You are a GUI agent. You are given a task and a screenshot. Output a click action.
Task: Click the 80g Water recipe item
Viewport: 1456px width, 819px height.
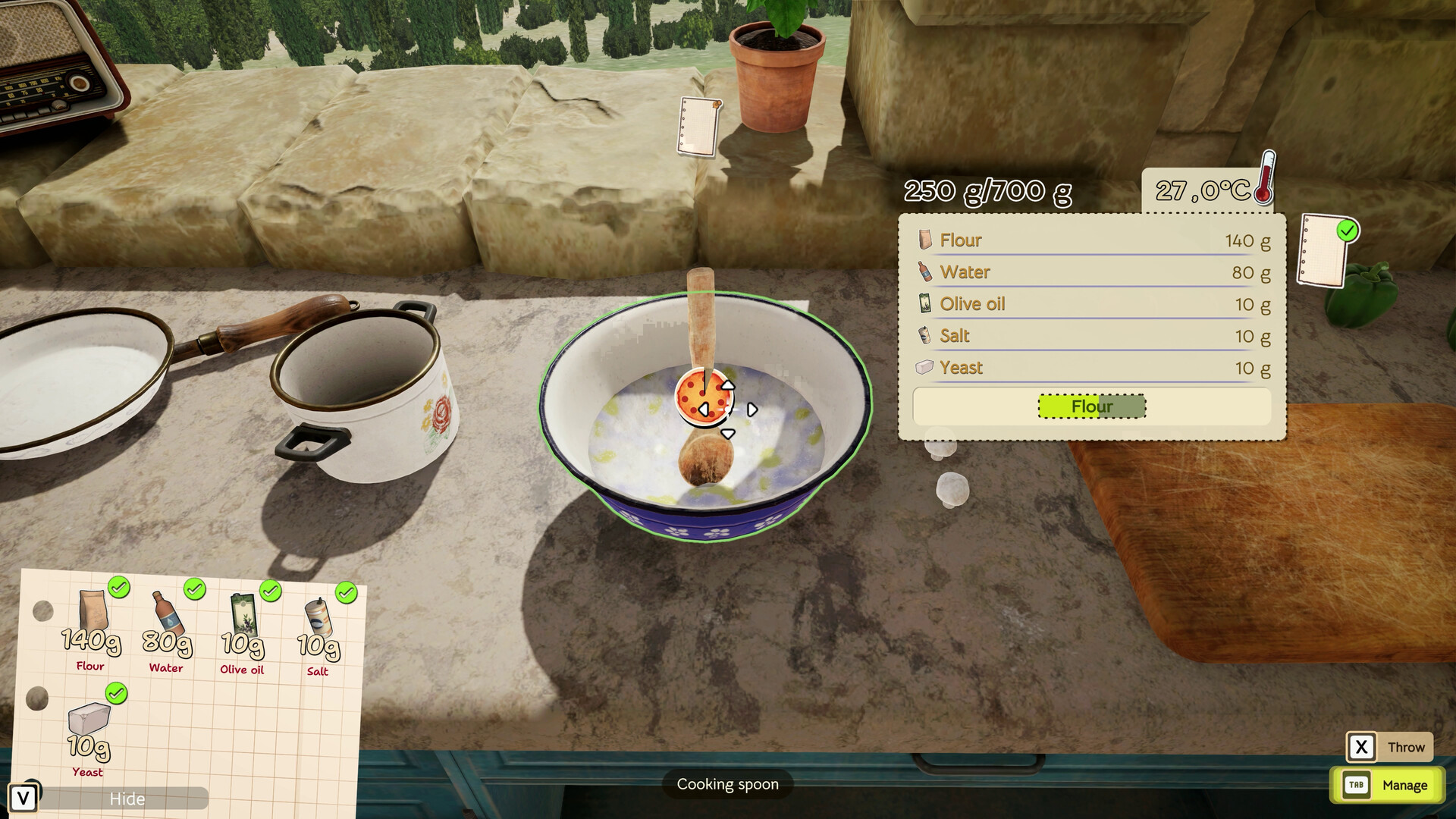pyautogui.click(x=167, y=631)
